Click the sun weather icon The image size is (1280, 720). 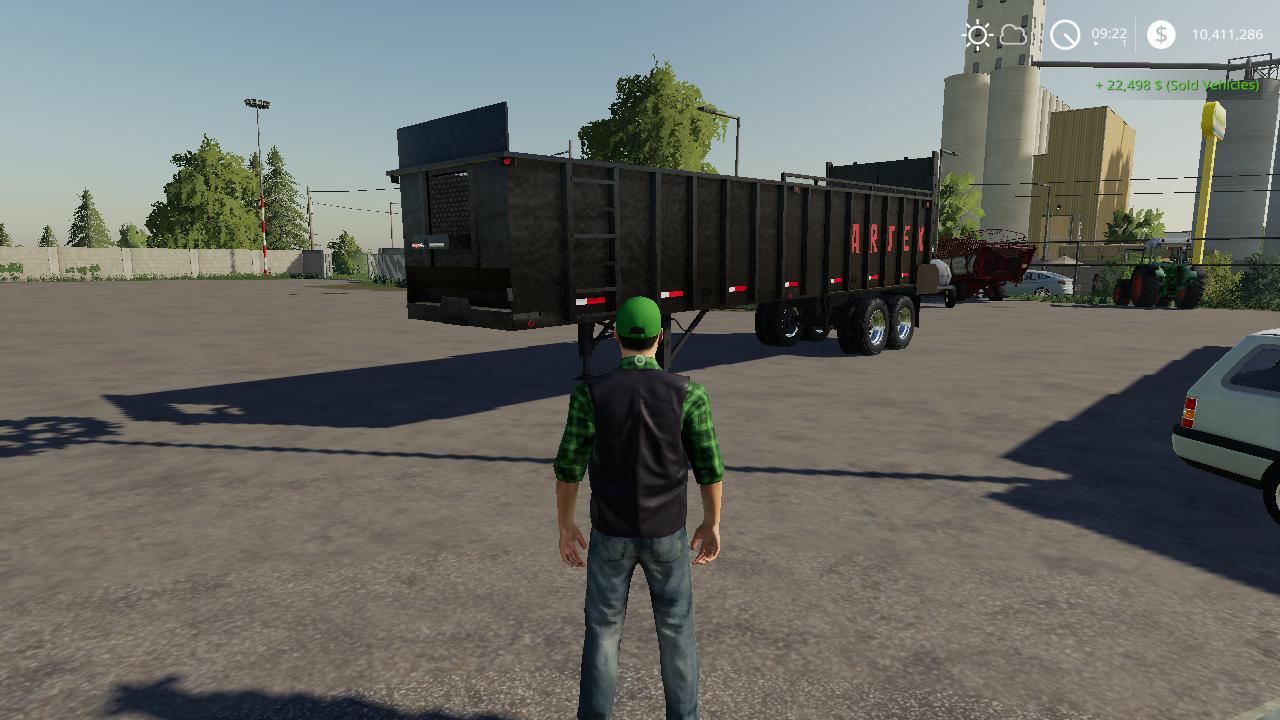pyautogui.click(x=977, y=36)
